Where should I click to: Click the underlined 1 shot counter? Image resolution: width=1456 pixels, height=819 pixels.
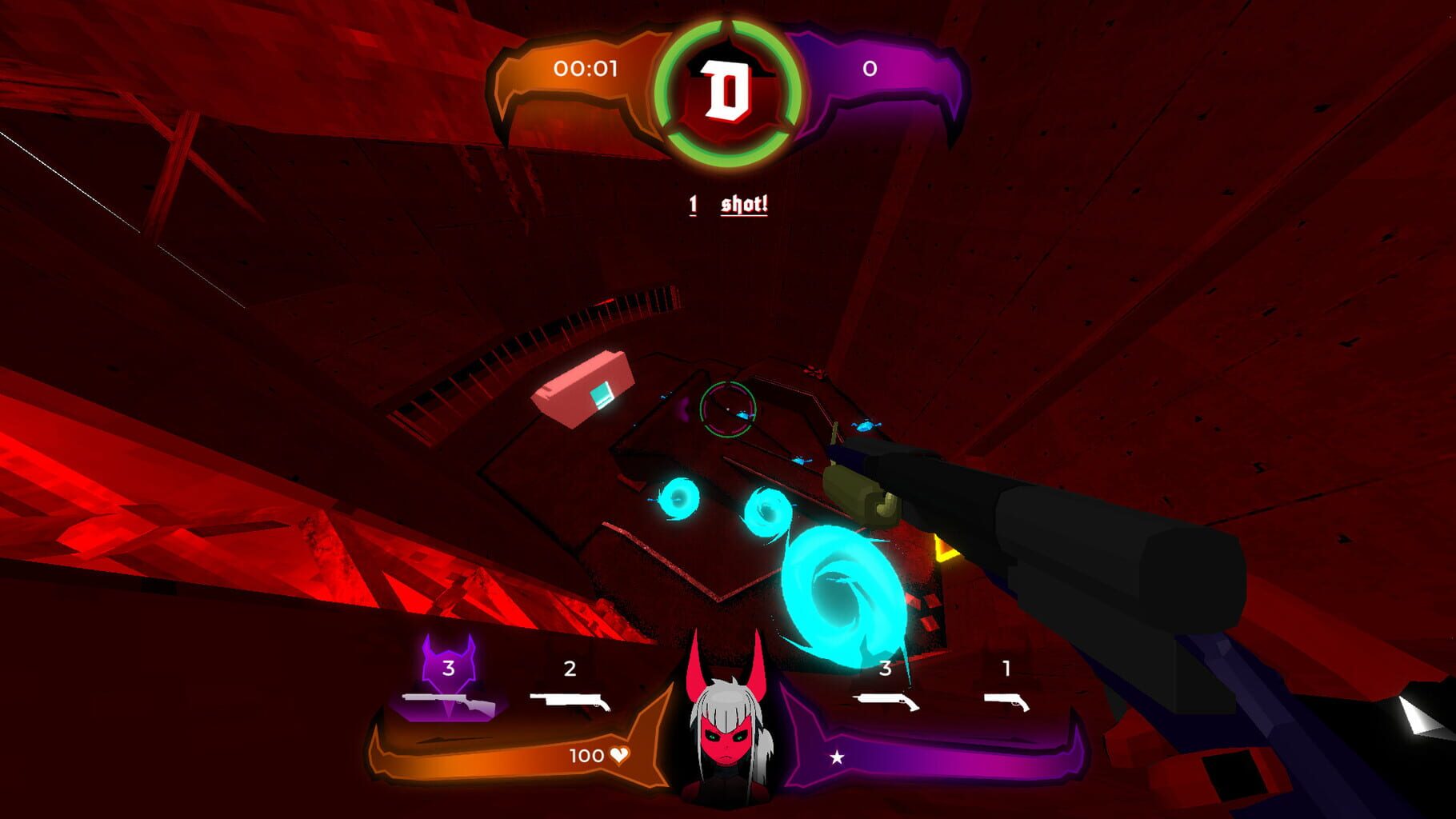tap(693, 204)
